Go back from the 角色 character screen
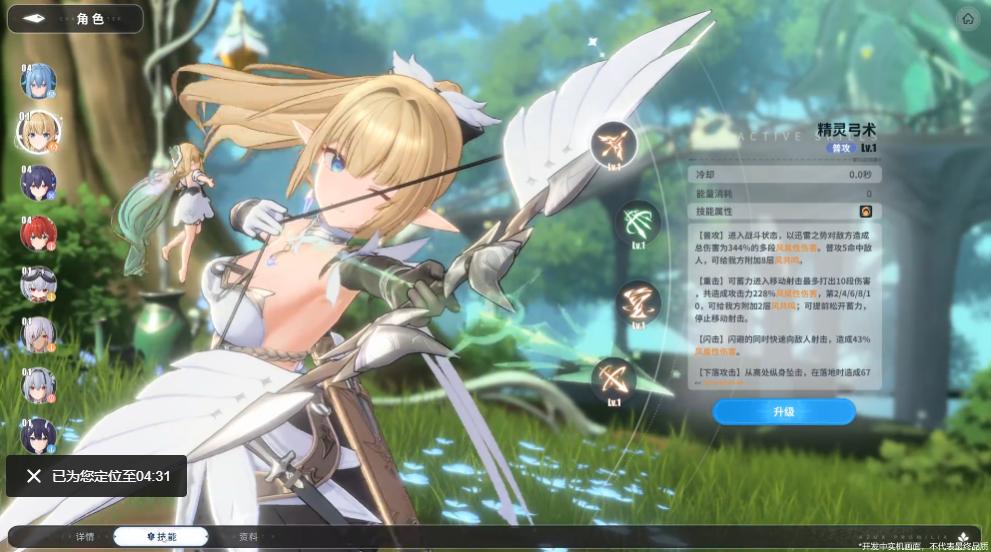The height and width of the screenshot is (552, 991). (36, 19)
